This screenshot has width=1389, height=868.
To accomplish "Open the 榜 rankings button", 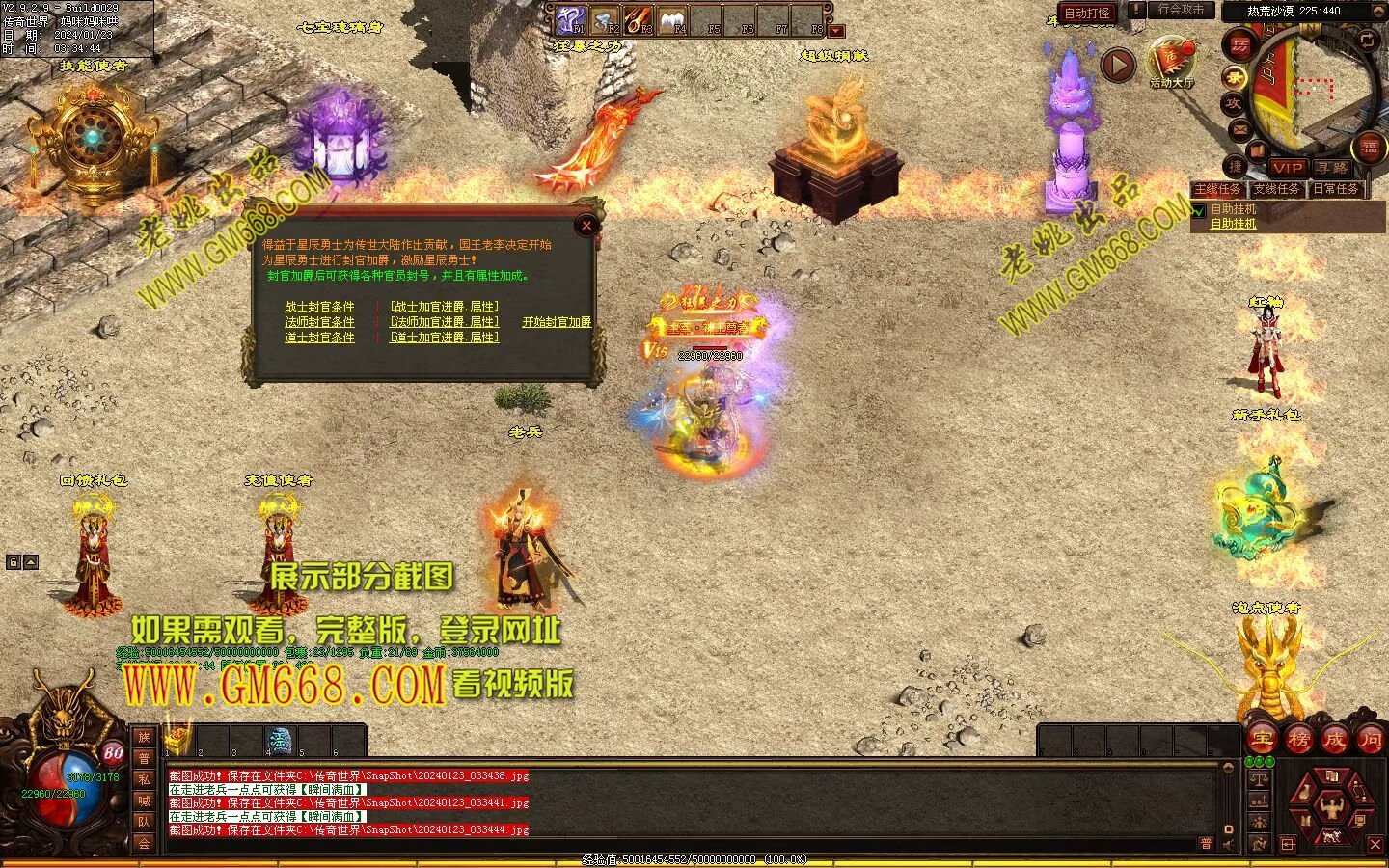I will [x=1298, y=740].
